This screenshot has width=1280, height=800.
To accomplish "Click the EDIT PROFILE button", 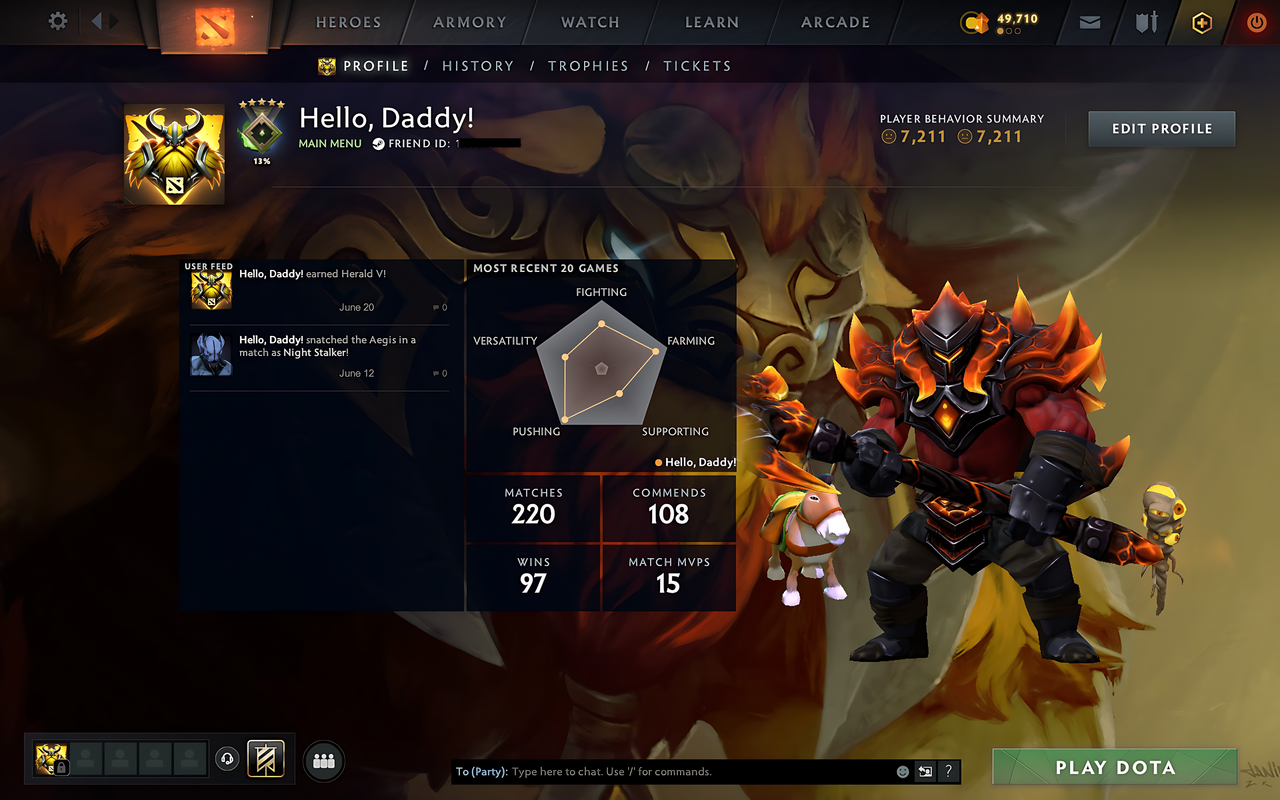I will coord(1161,128).
